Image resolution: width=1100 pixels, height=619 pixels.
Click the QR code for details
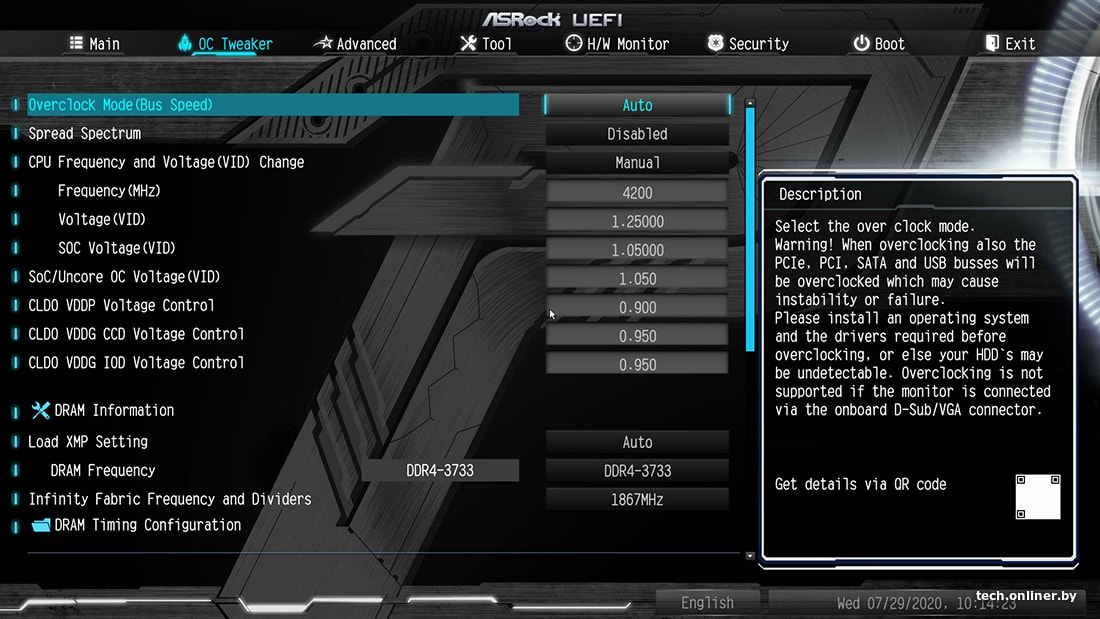coord(1037,497)
